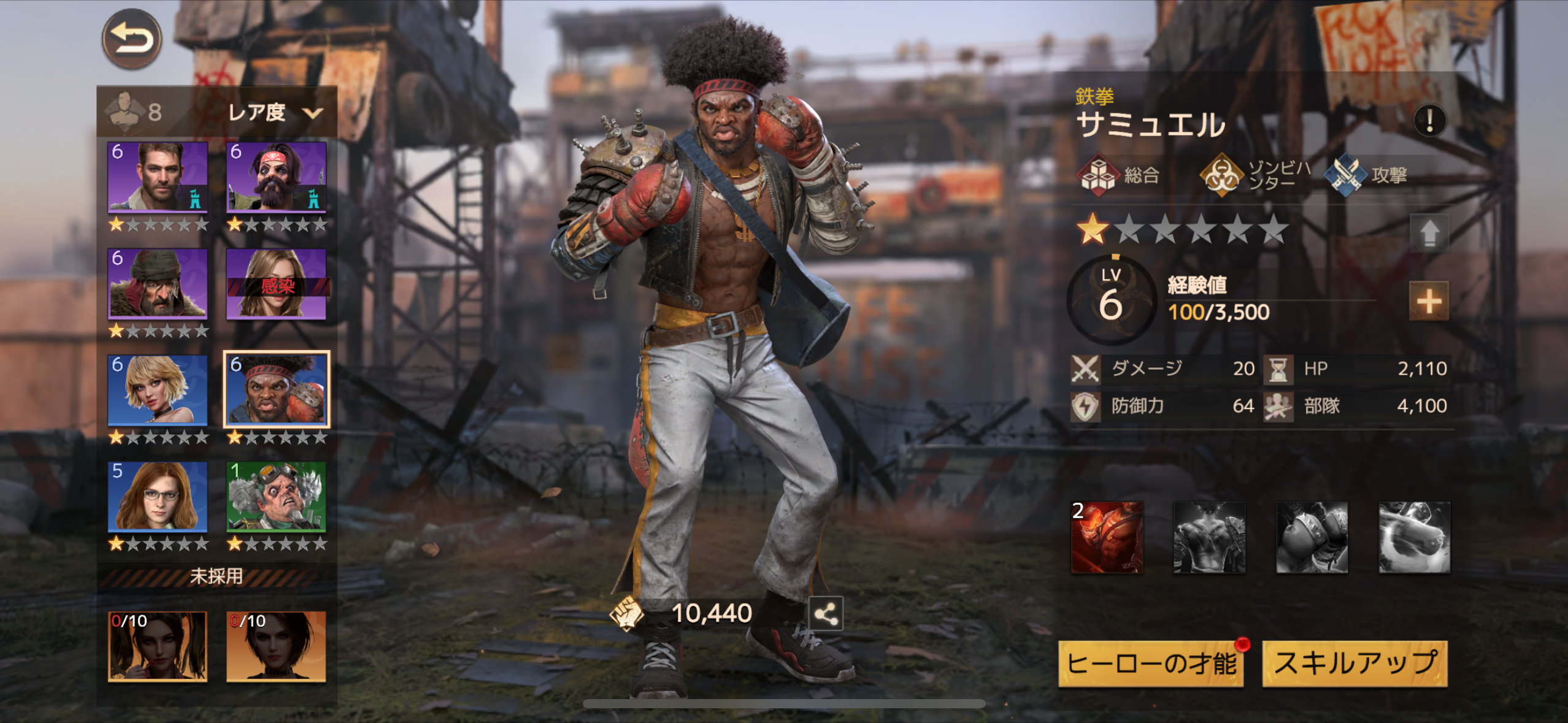
Task: Add experience with the plus button
Action: pyautogui.click(x=1429, y=301)
